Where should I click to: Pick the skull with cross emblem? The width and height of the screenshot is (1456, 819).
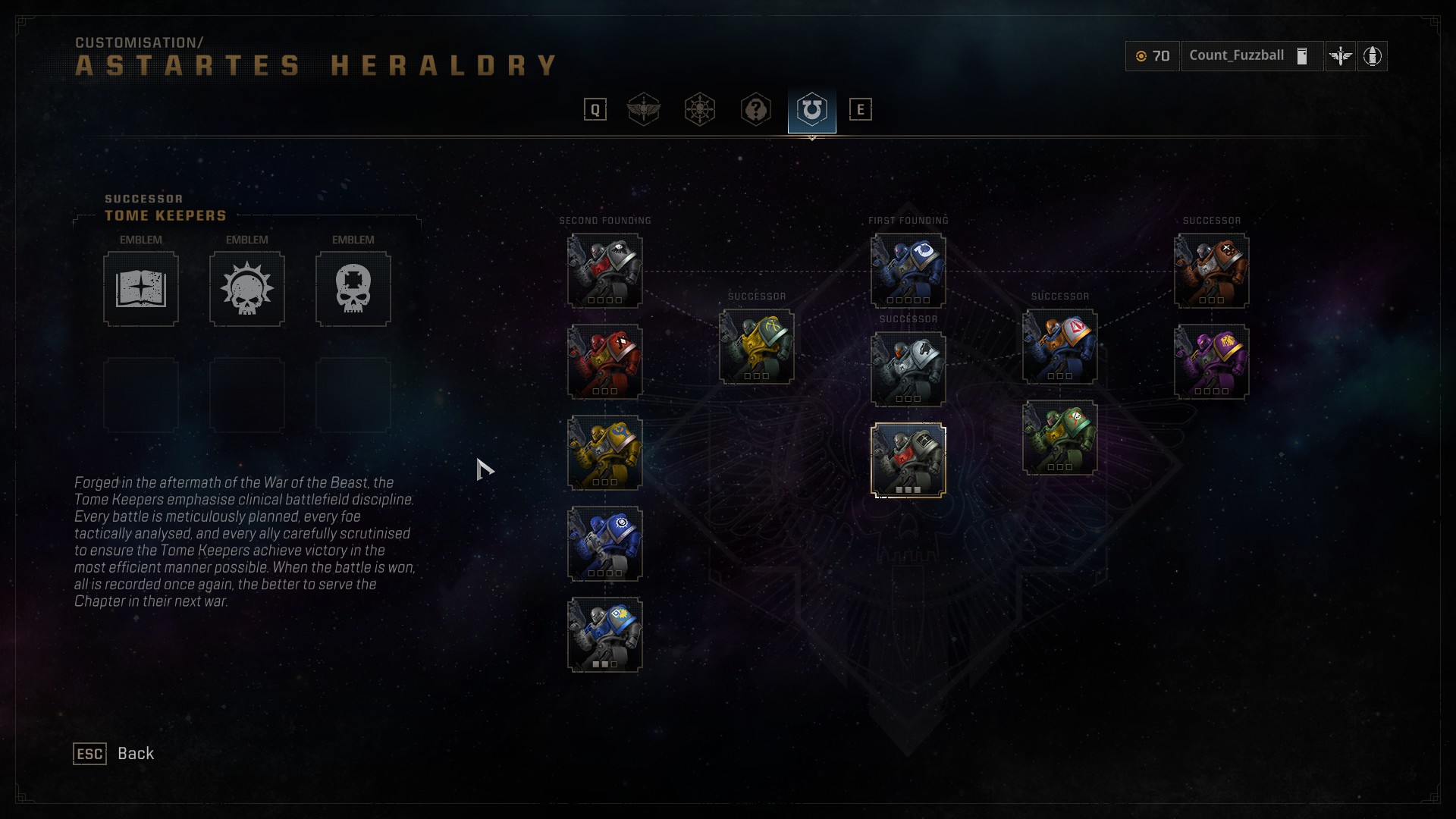pos(353,289)
